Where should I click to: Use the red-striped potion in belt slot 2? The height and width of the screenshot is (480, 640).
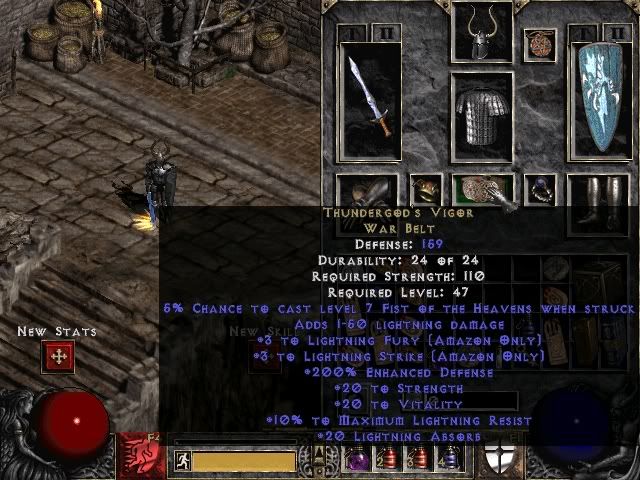click(388, 459)
